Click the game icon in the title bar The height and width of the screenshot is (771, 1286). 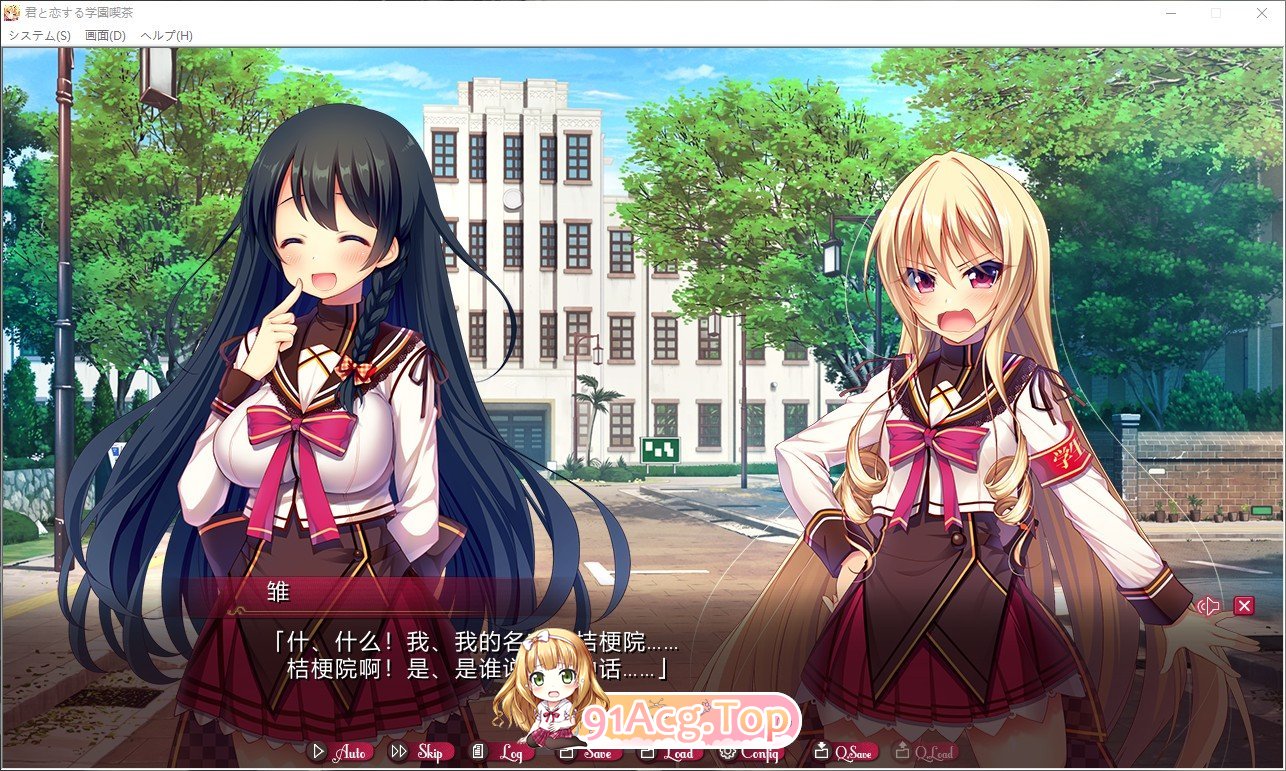coord(10,13)
